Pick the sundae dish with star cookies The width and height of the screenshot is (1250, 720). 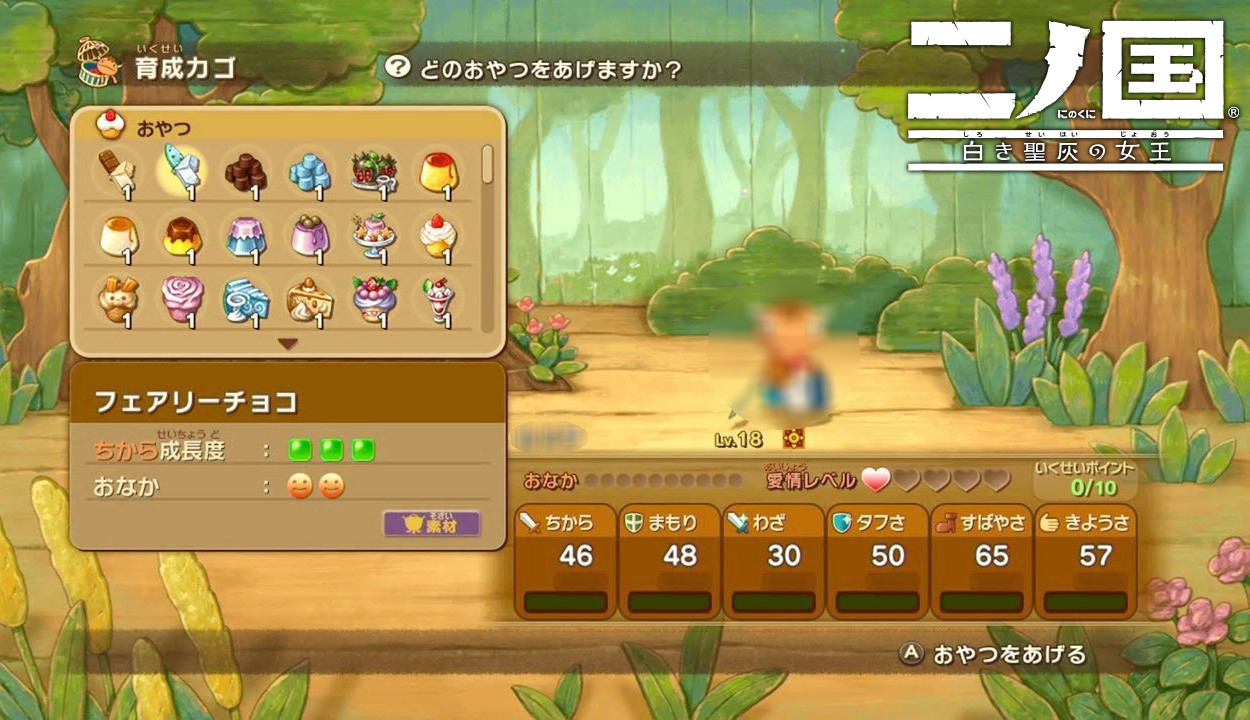coord(374,236)
